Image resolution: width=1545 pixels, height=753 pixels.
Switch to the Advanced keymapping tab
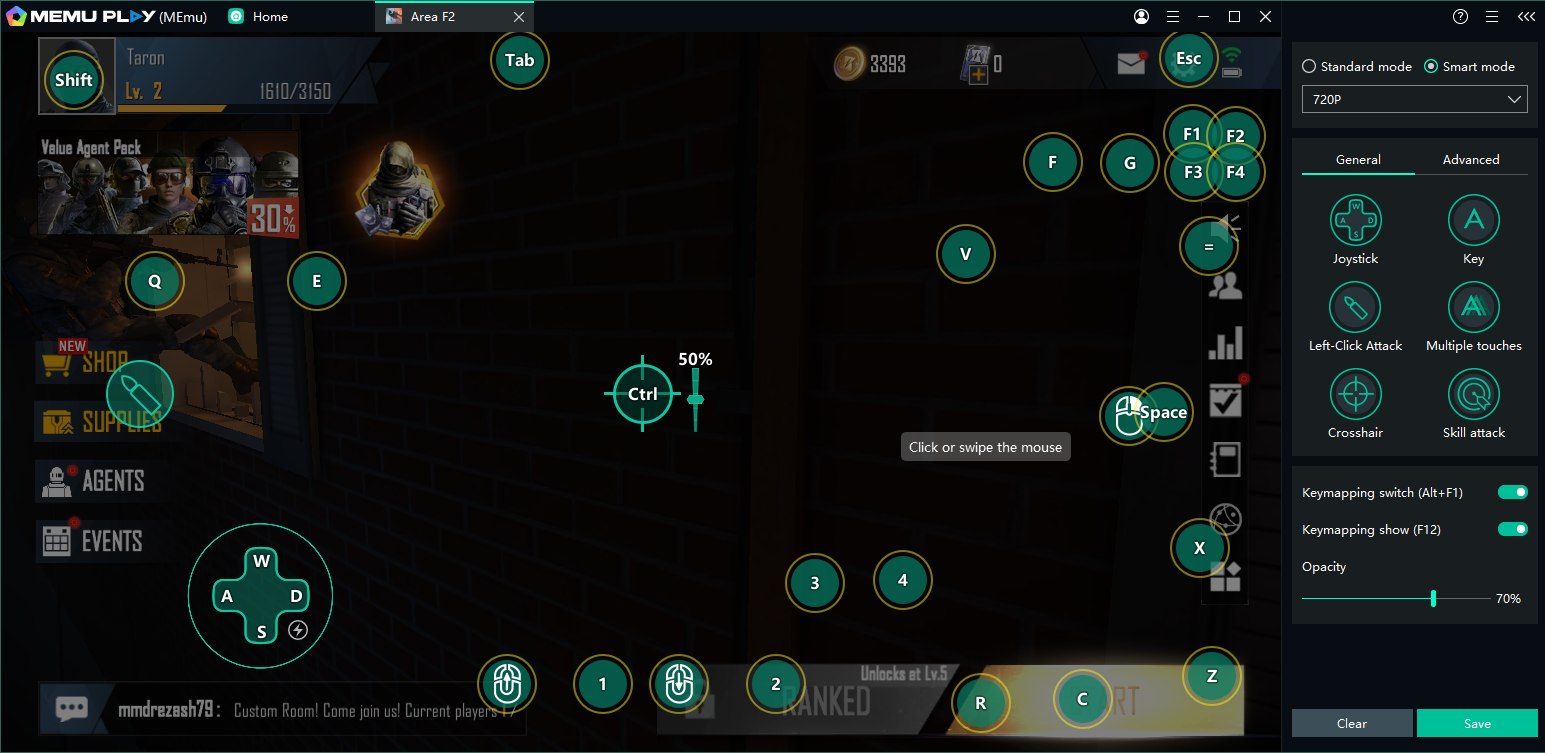pyautogui.click(x=1470, y=159)
